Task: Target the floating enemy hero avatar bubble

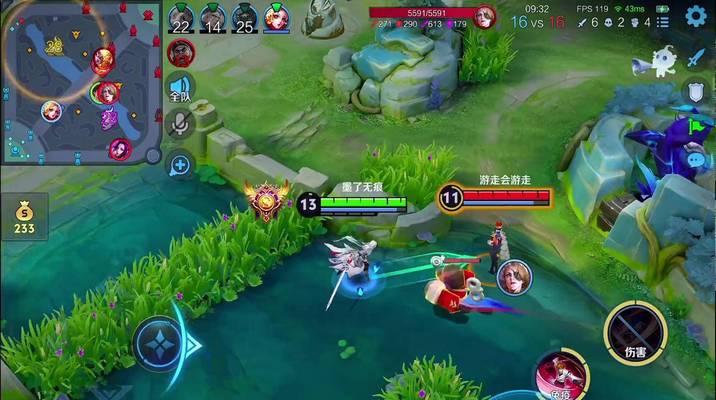Action: 514,276
